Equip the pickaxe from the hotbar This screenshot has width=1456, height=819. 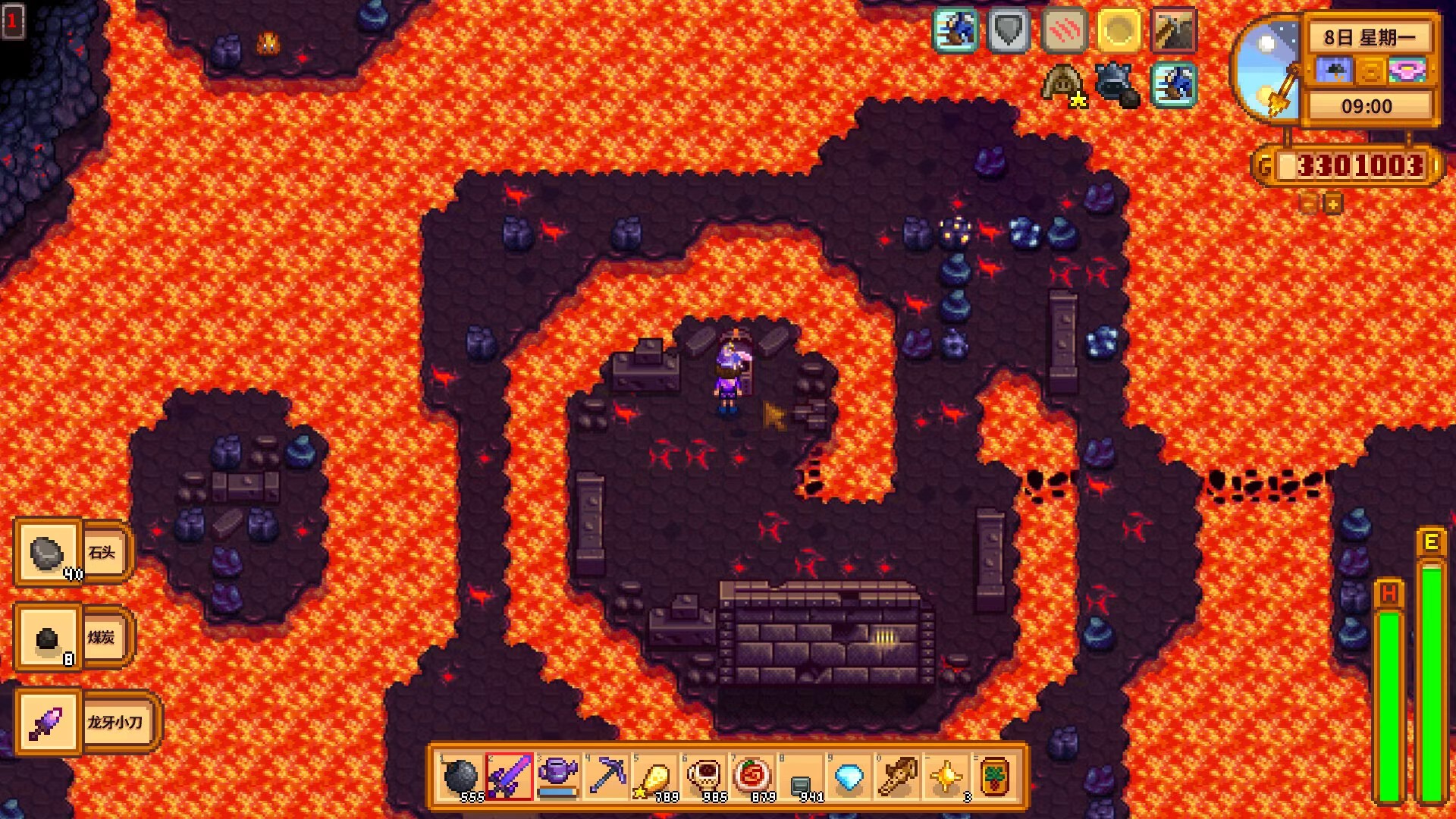[607, 777]
